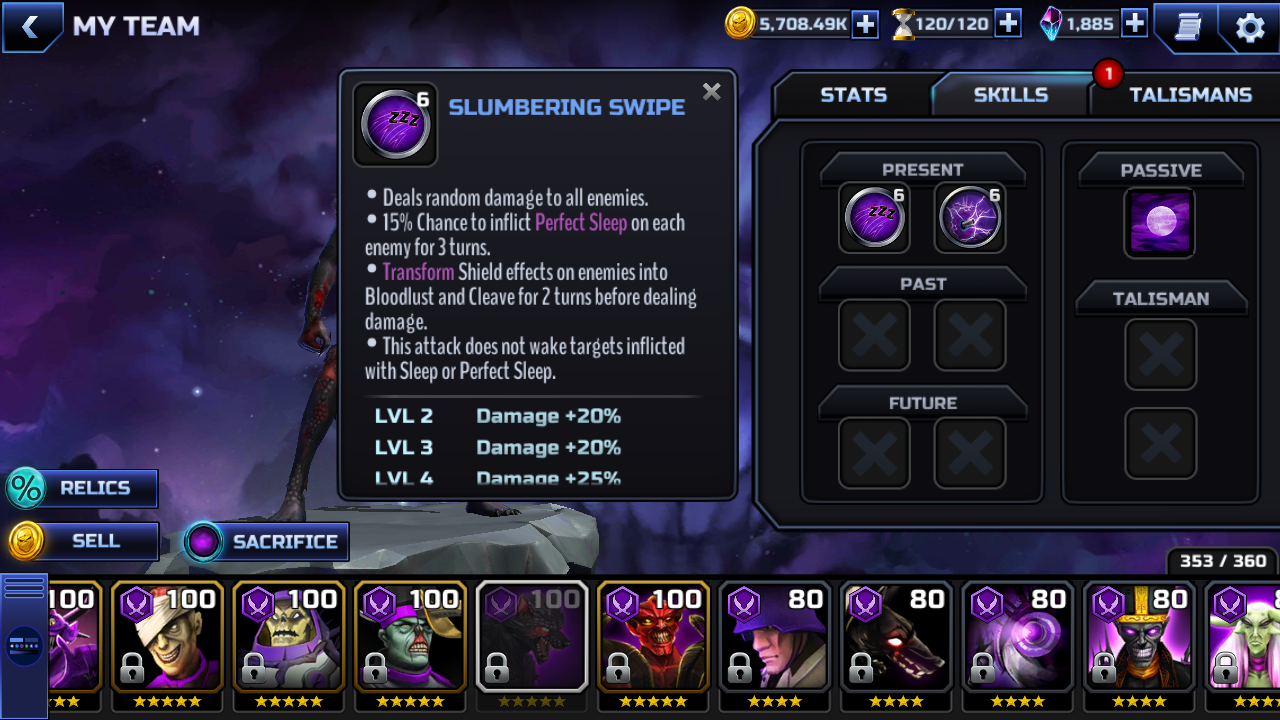The image size is (1280, 720).
Task: Open the Relics menu
Action: [82, 488]
